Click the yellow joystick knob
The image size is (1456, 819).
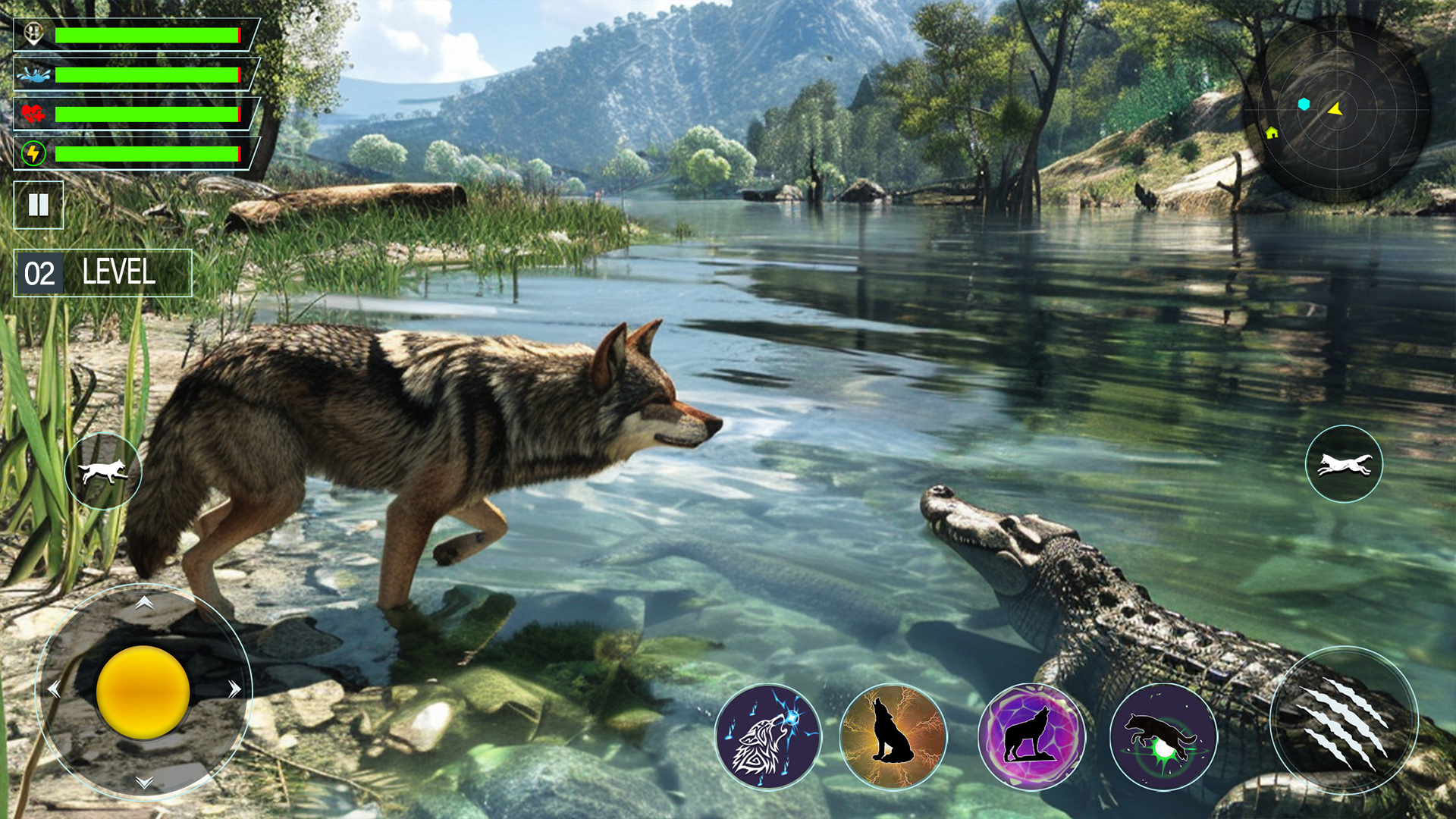pos(143,692)
